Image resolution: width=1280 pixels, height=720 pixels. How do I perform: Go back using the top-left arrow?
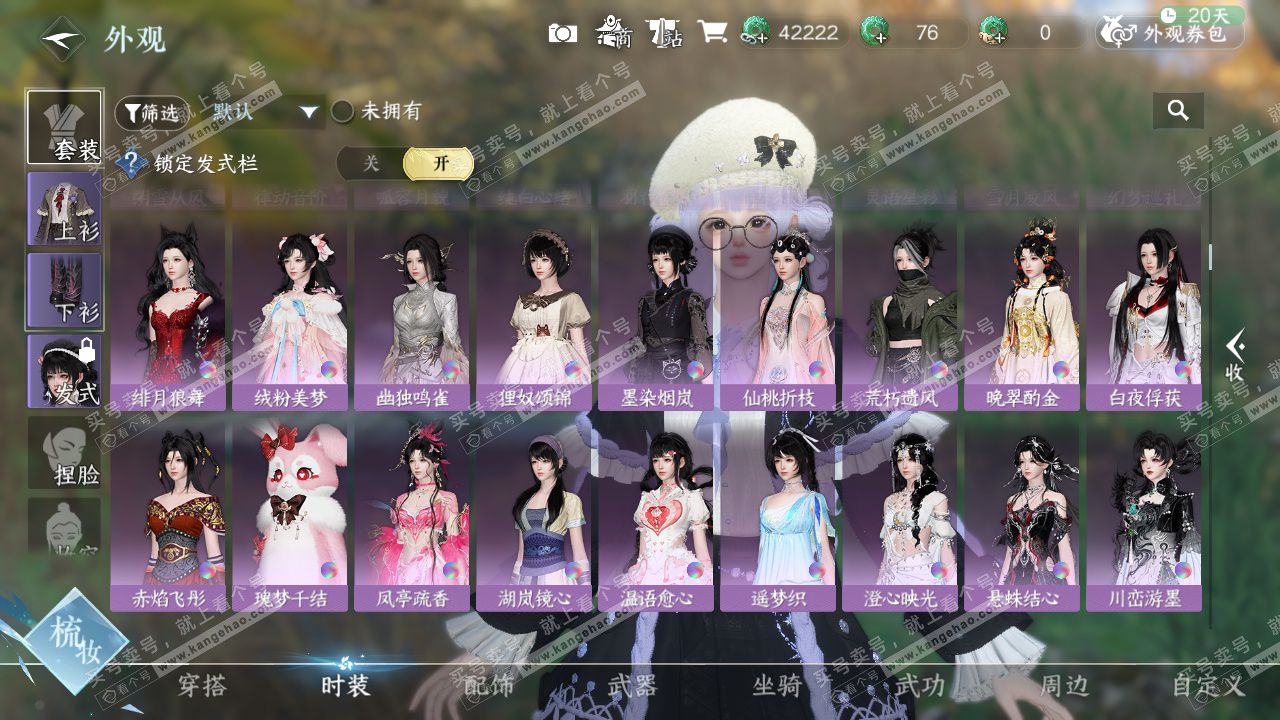[x=62, y=38]
